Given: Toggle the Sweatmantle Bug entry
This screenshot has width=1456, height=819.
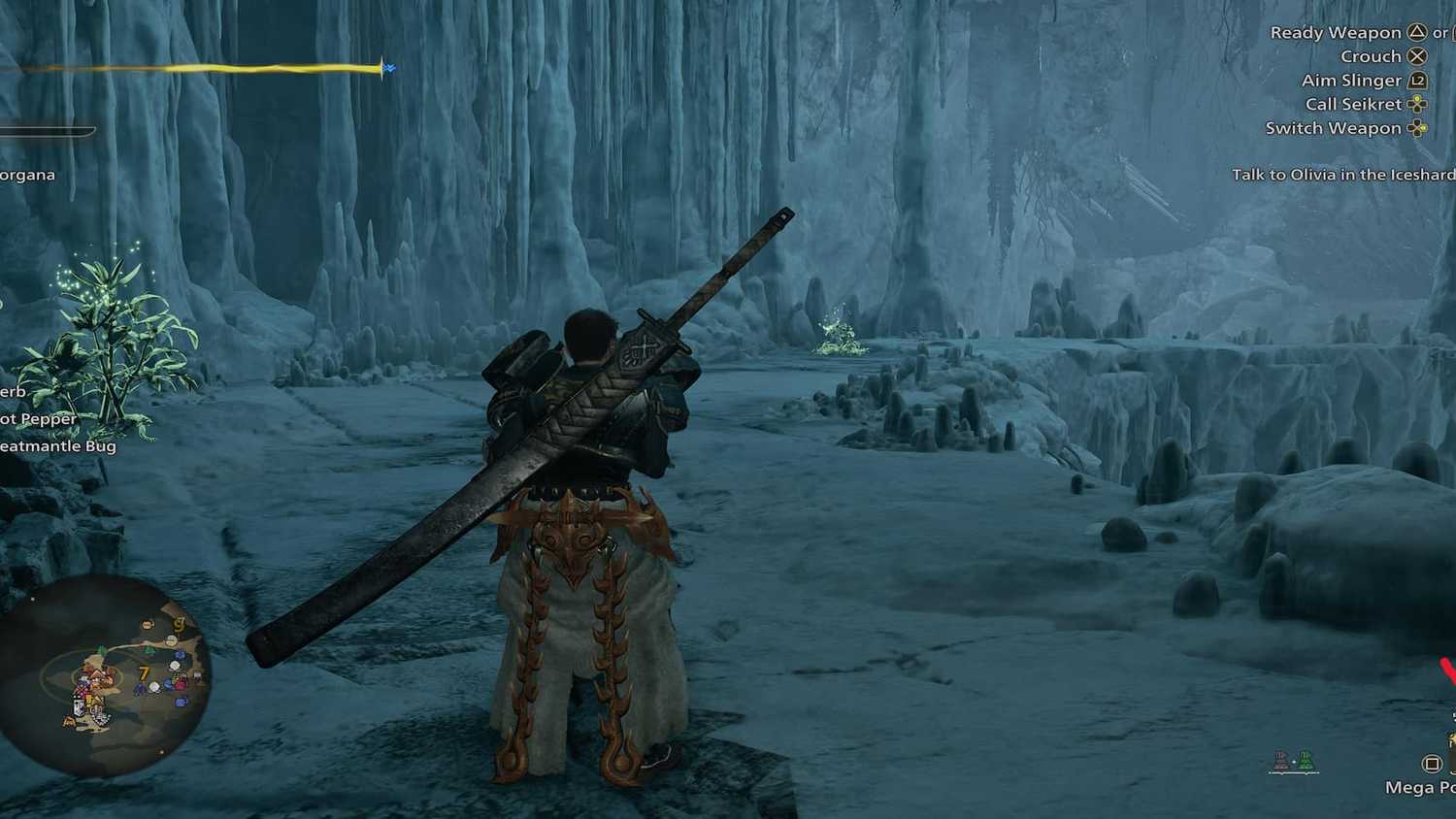Looking at the screenshot, I should pyautogui.click(x=58, y=446).
